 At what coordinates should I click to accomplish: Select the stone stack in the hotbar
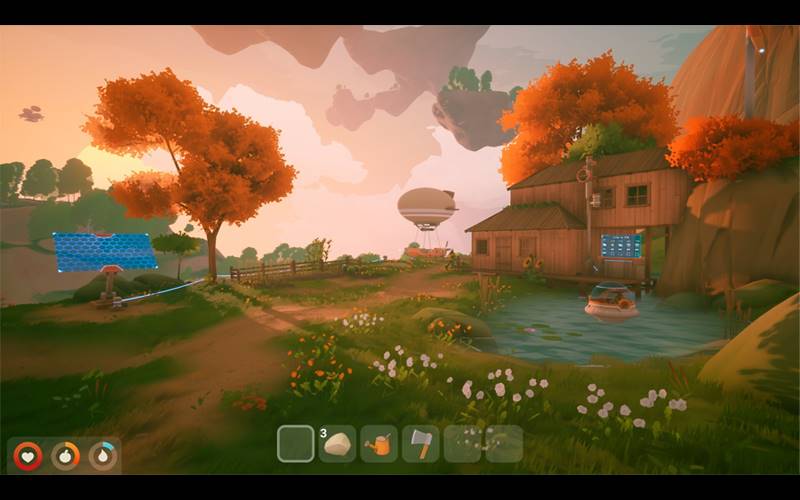[x=338, y=444]
